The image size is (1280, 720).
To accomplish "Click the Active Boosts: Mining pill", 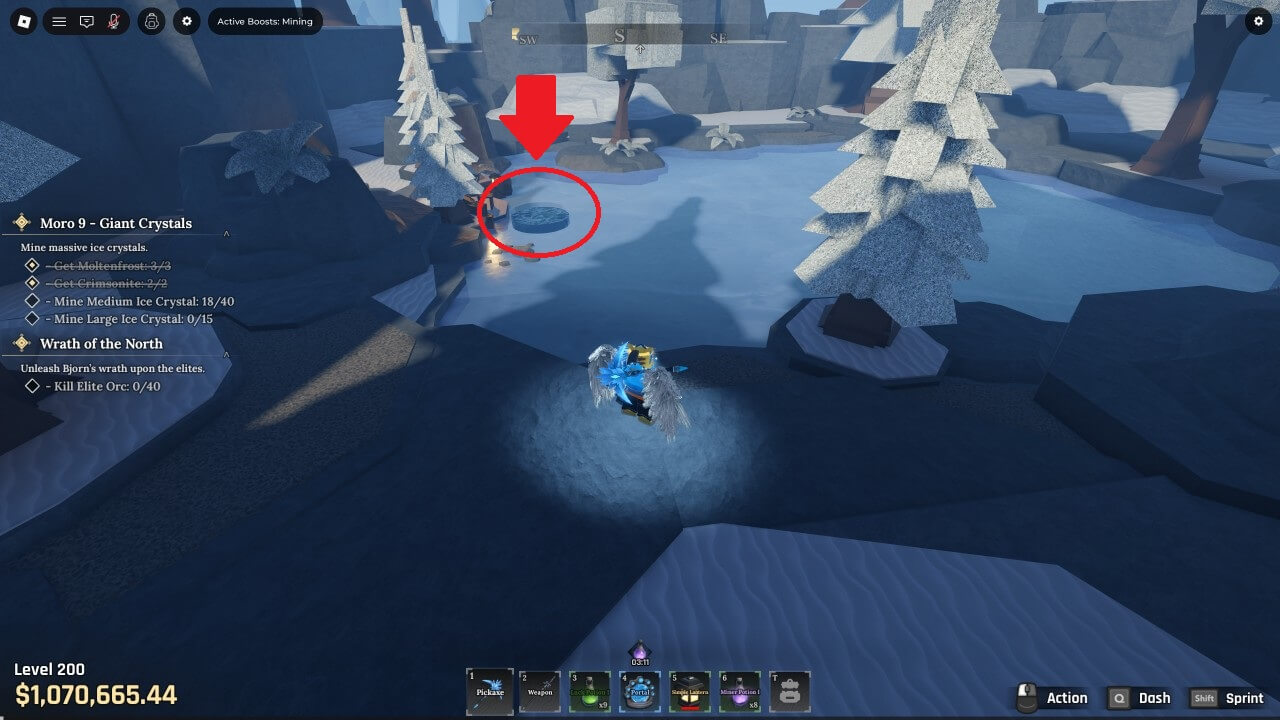I will [x=265, y=21].
